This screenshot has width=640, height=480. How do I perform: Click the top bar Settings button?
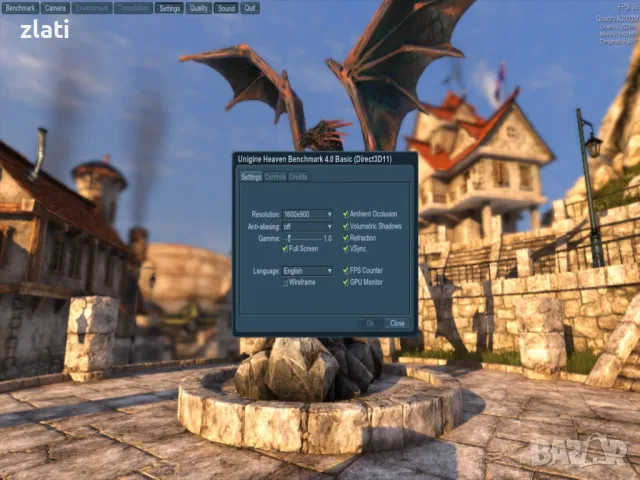(170, 7)
